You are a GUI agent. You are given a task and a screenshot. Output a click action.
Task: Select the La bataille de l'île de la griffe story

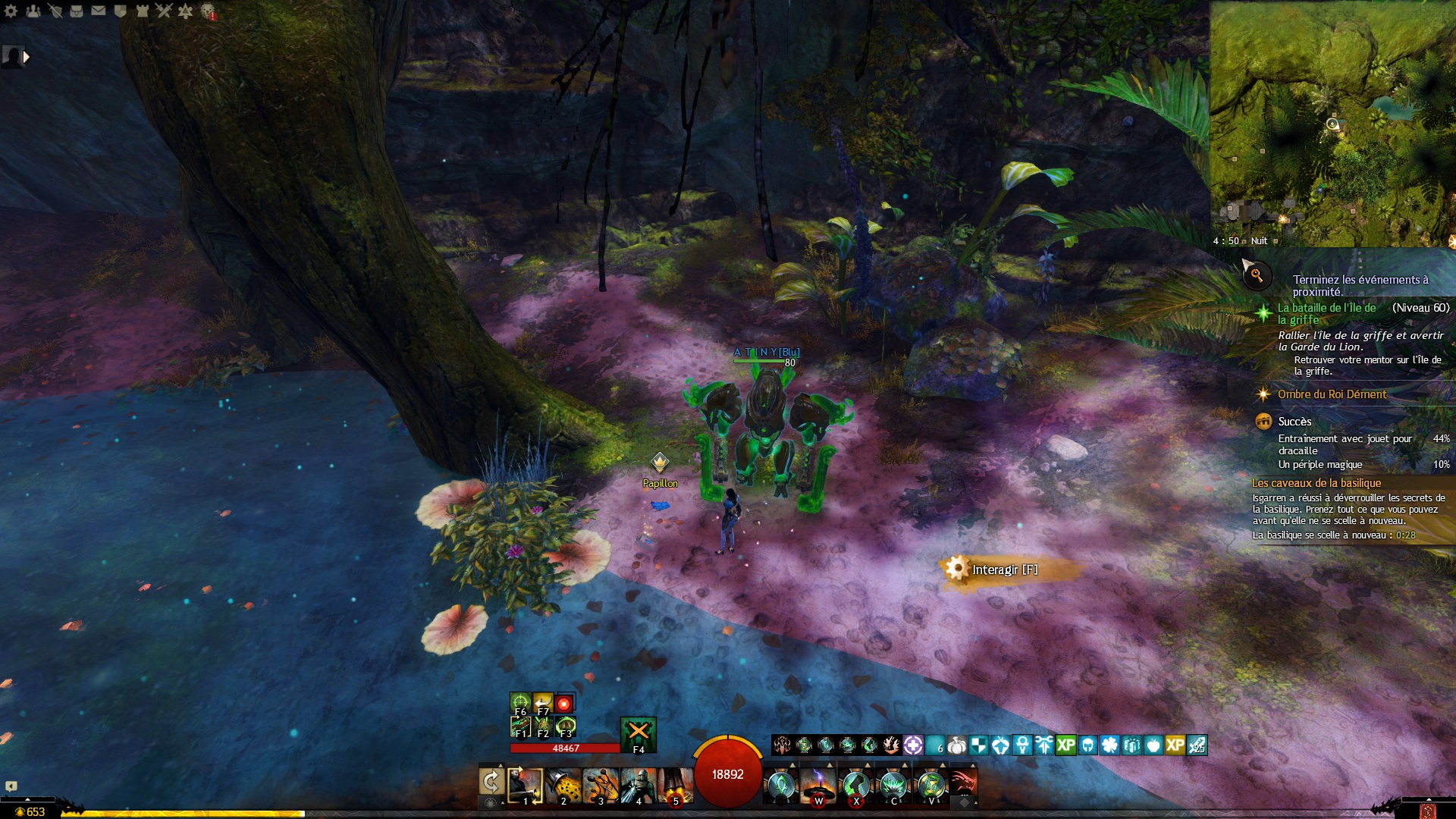1326,313
